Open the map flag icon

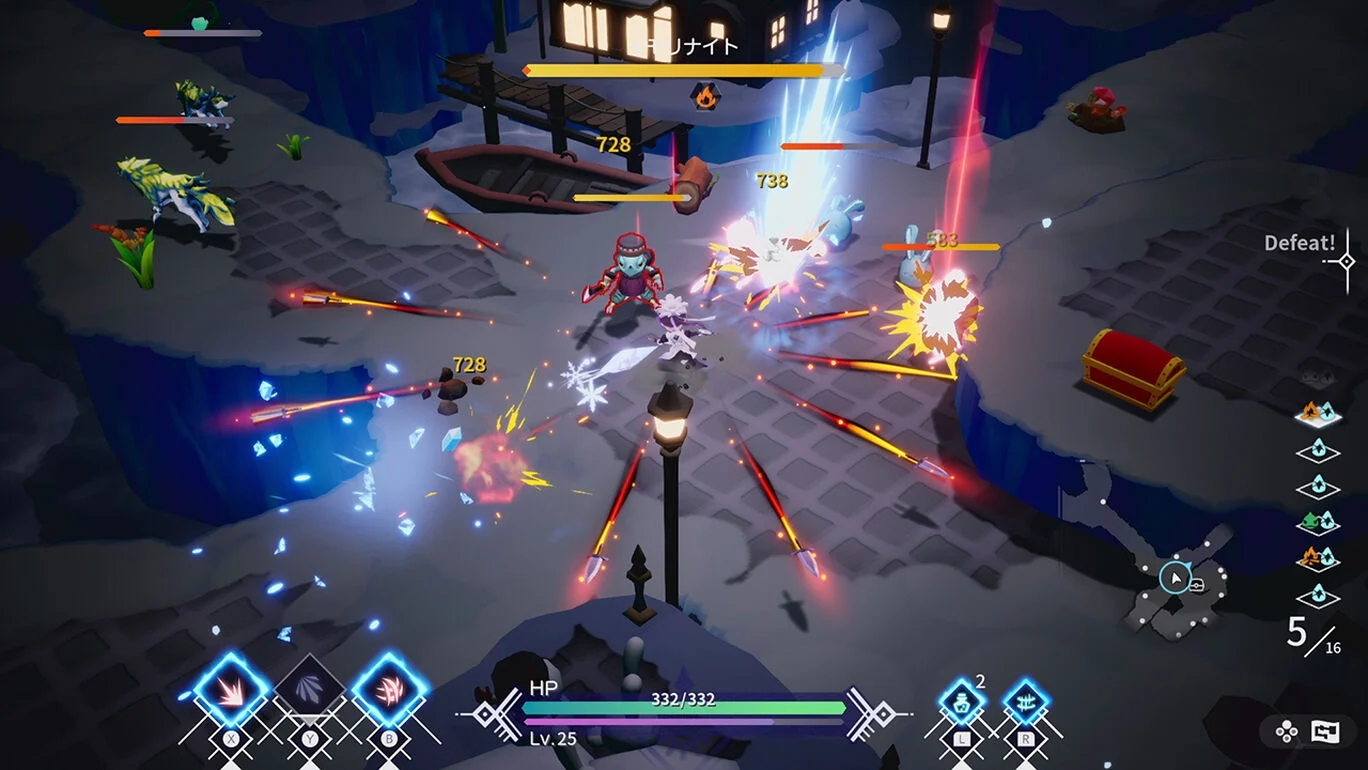click(x=1325, y=731)
